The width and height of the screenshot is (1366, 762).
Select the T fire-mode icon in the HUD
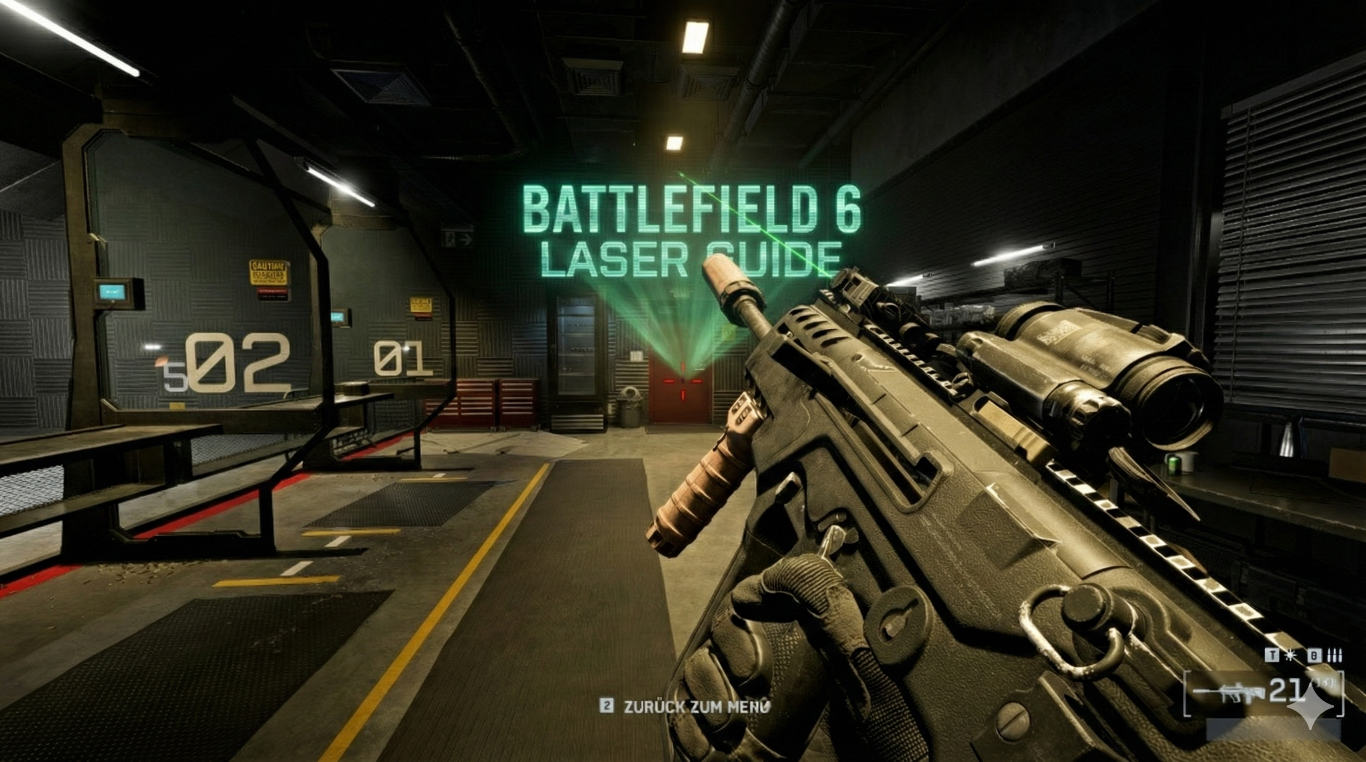tap(1272, 655)
